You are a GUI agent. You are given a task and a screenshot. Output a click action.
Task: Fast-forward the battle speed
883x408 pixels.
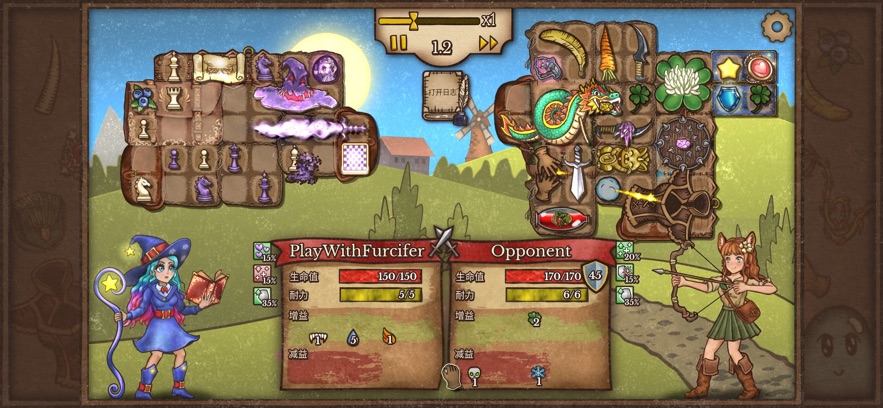click(x=488, y=44)
